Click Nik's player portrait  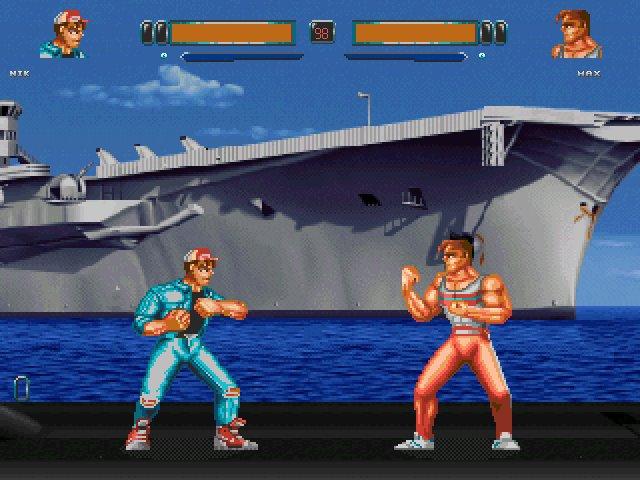click(x=62, y=35)
